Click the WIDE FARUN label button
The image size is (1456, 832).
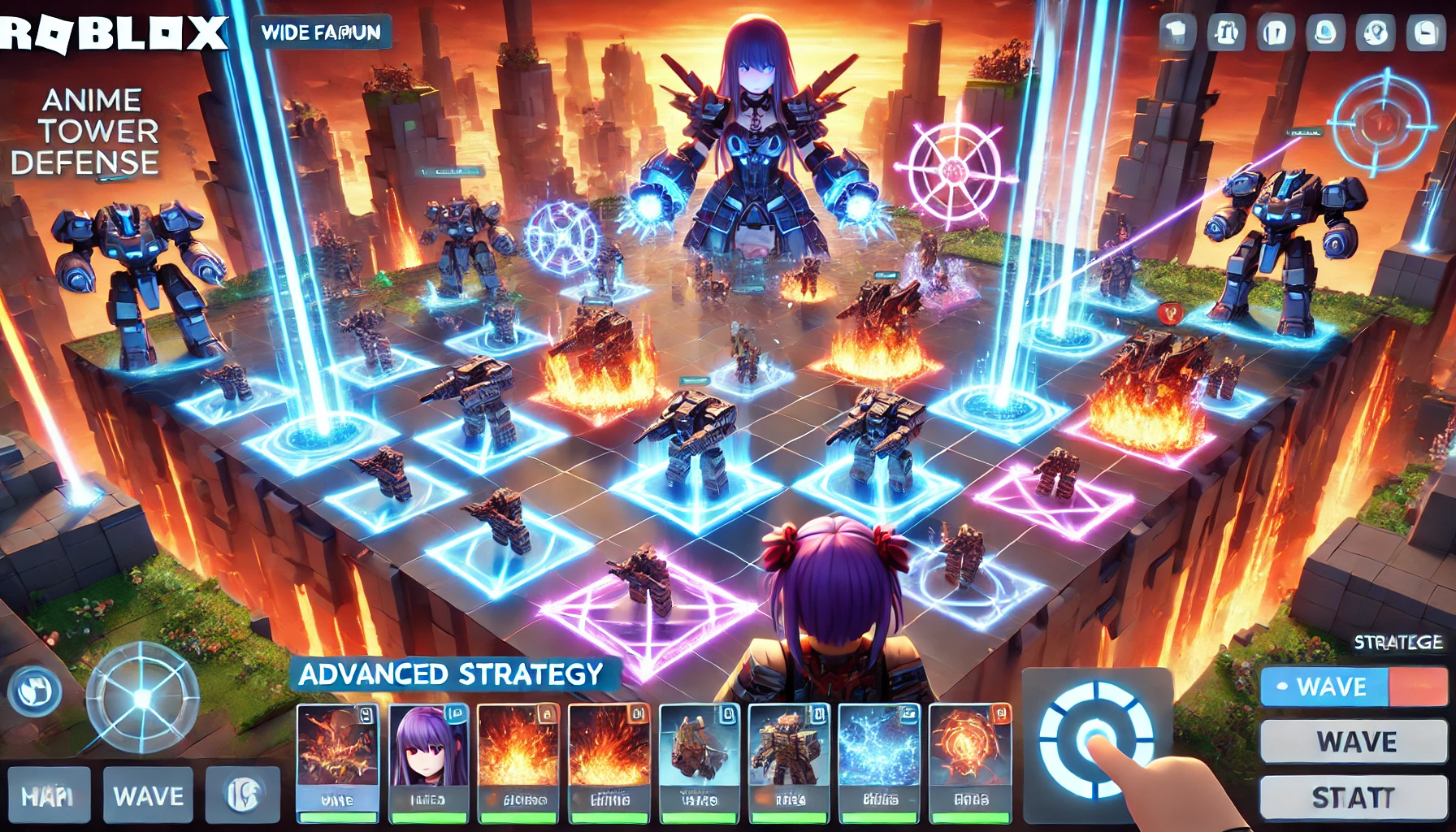coord(321,32)
